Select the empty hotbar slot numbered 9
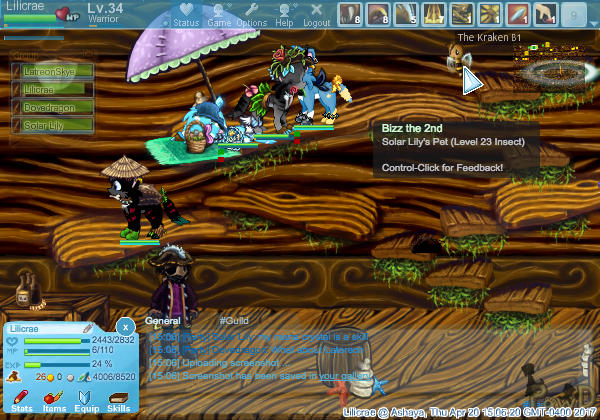The height and width of the screenshot is (420, 600). click(x=573, y=14)
